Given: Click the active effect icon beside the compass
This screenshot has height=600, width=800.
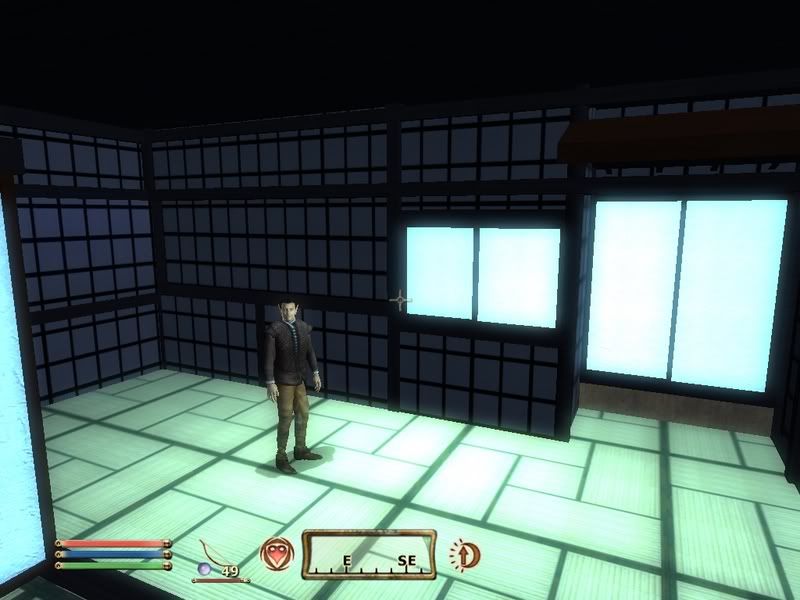Looking at the screenshot, I should click(x=463, y=553).
